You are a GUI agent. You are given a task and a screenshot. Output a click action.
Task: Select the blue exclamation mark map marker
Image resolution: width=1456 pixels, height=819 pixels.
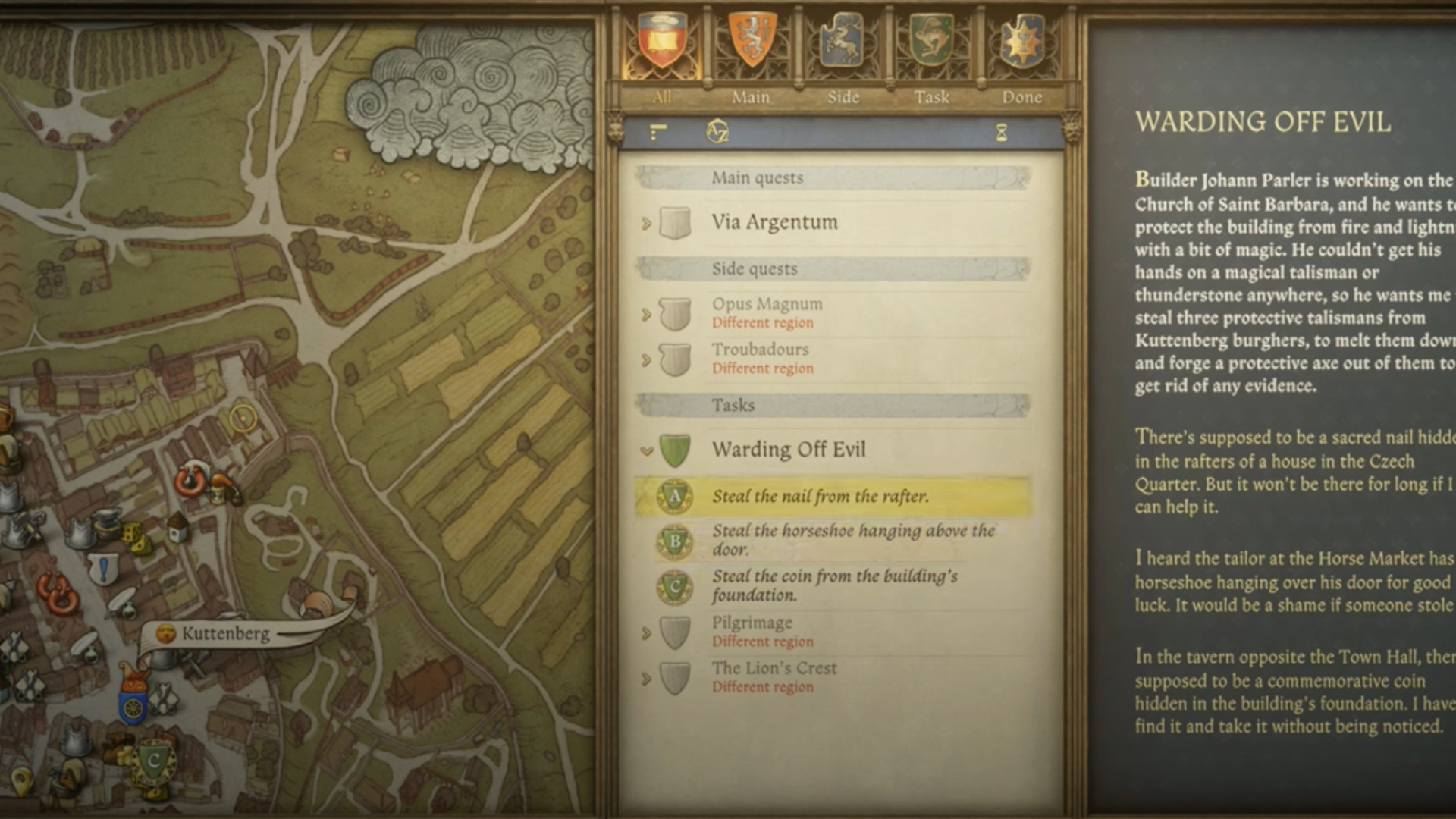tap(103, 568)
